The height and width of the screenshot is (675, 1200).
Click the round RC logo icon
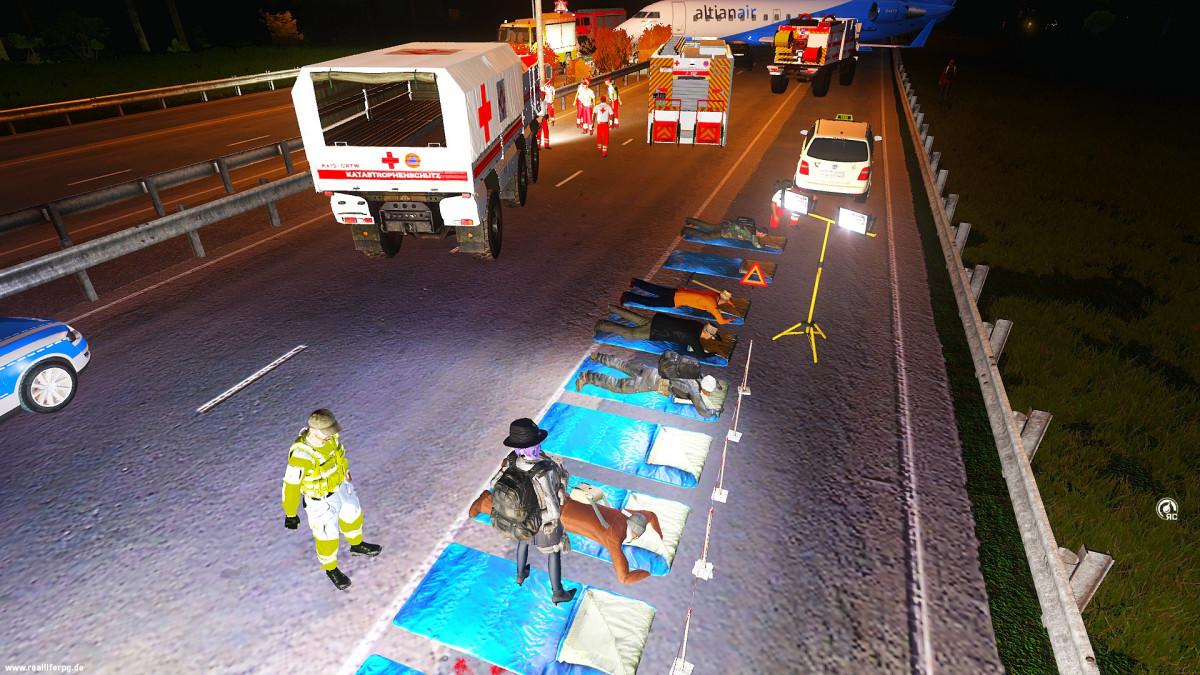point(1166,509)
